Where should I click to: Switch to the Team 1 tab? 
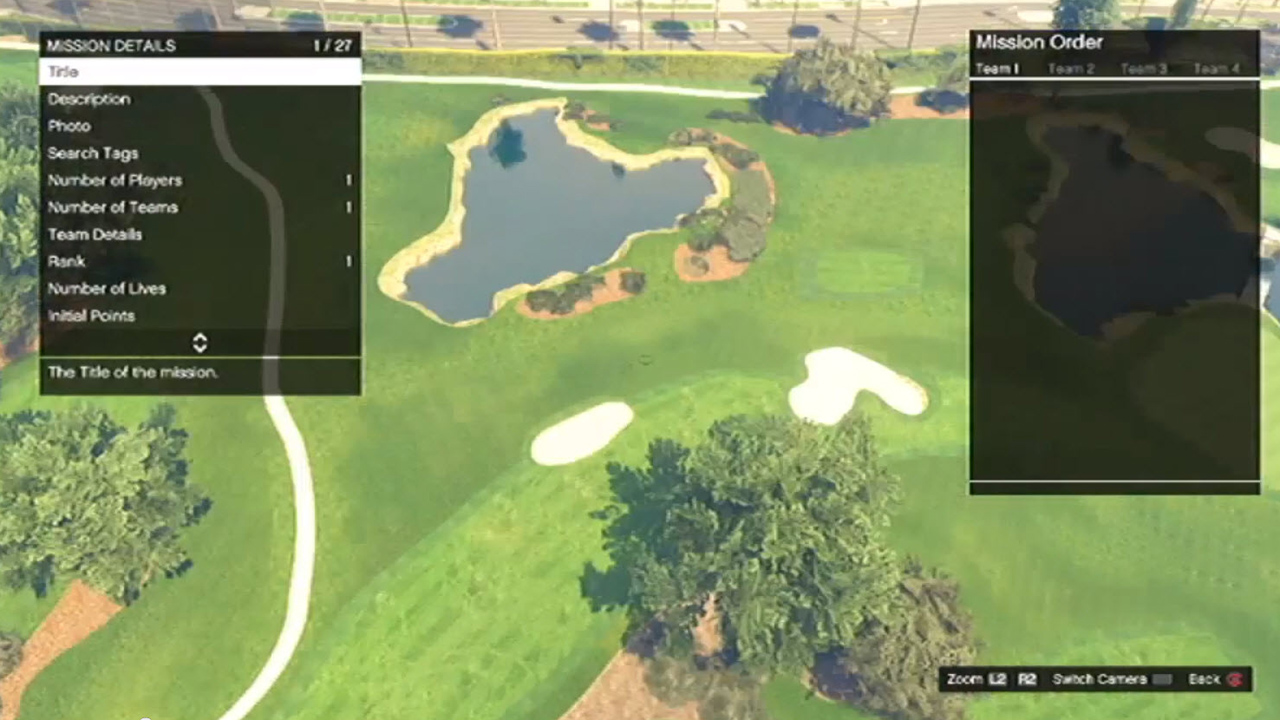pyautogui.click(x=997, y=69)
